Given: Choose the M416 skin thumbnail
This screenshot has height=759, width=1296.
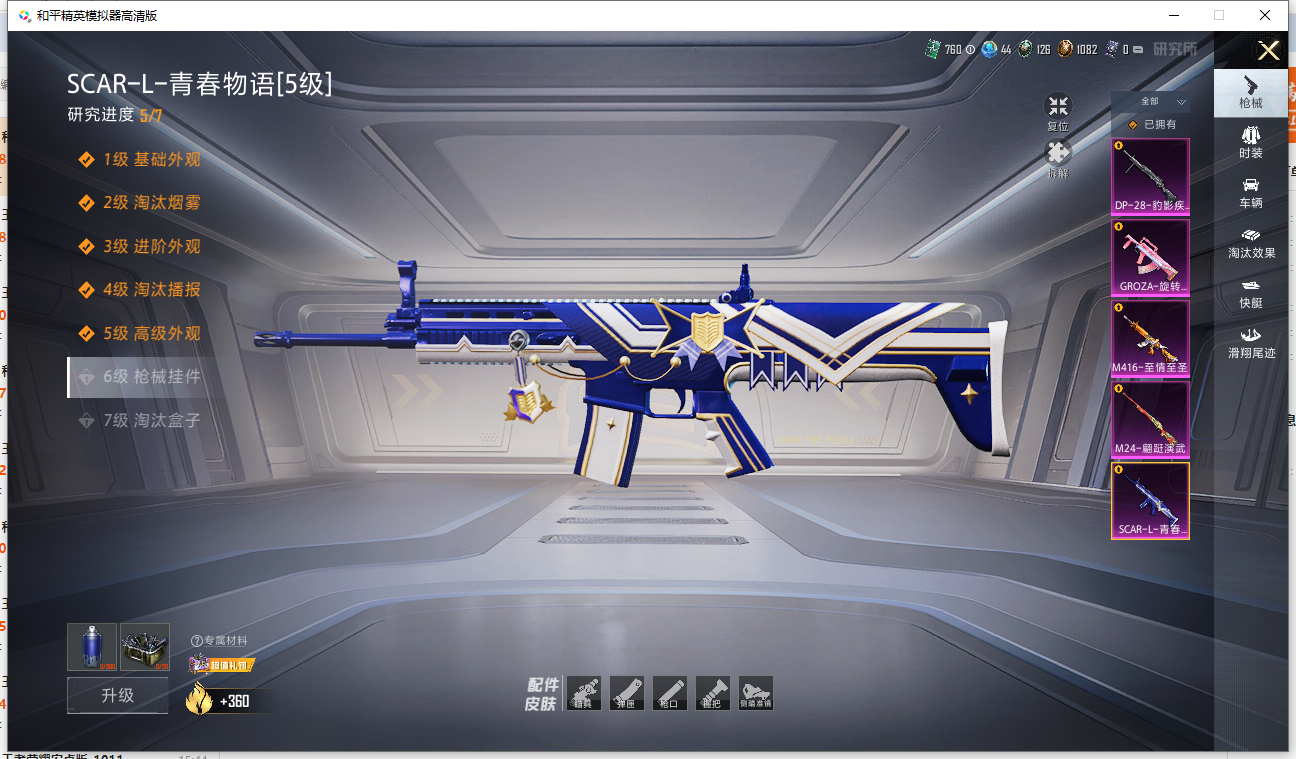Looking at the screenshot, I should tap(1150, 338).
